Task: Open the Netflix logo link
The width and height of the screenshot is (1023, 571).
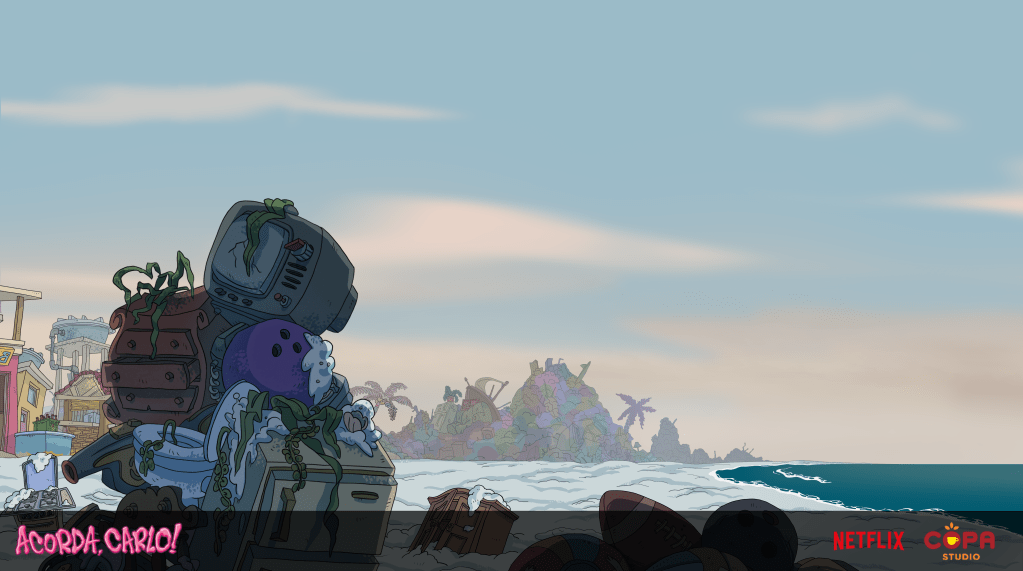Action: (867, 541)
